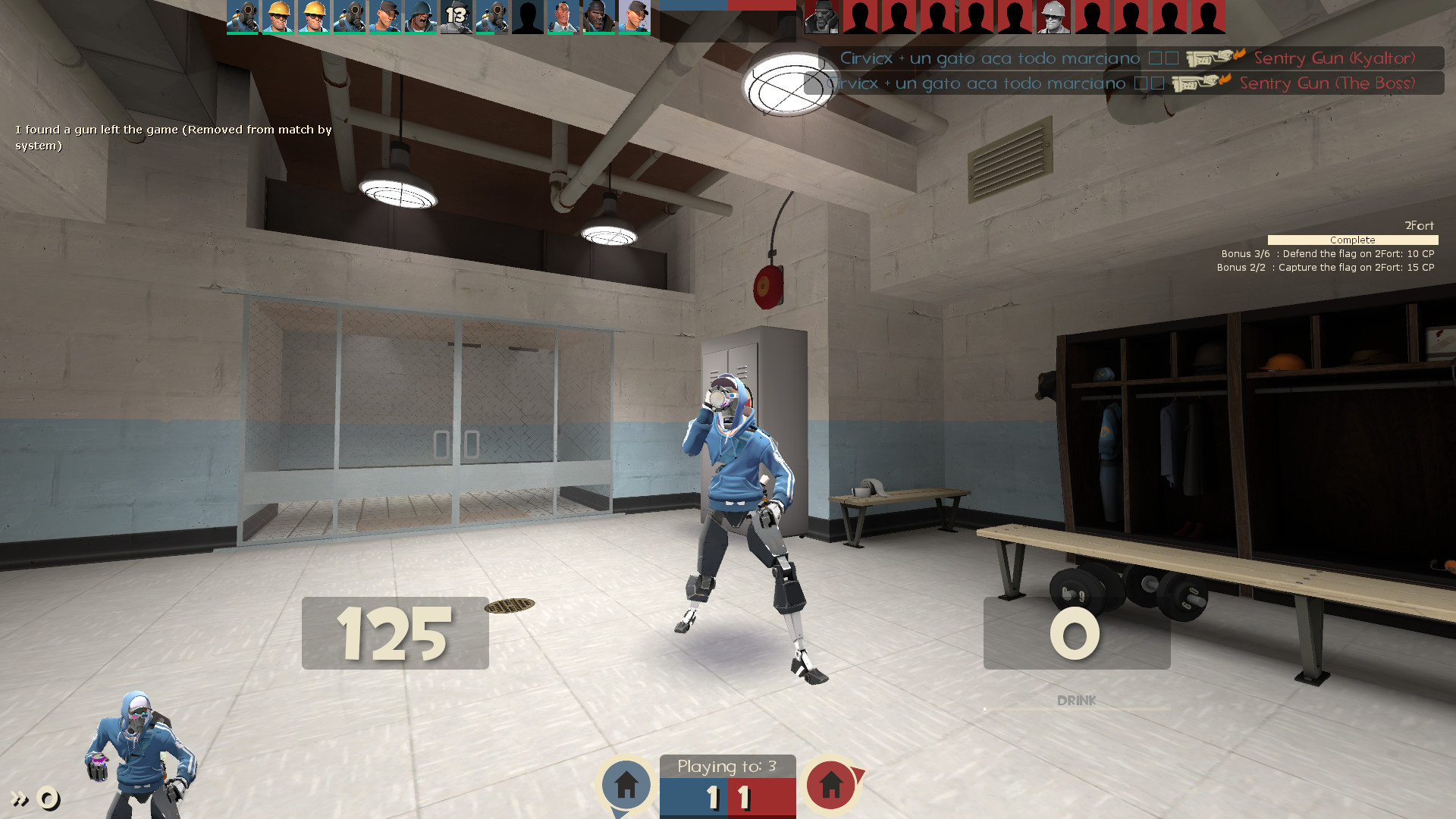The width and height of the screenshot is (1456, 819).
Task: Click the Demoman avatar on the top roster
Action: (598, 17)
